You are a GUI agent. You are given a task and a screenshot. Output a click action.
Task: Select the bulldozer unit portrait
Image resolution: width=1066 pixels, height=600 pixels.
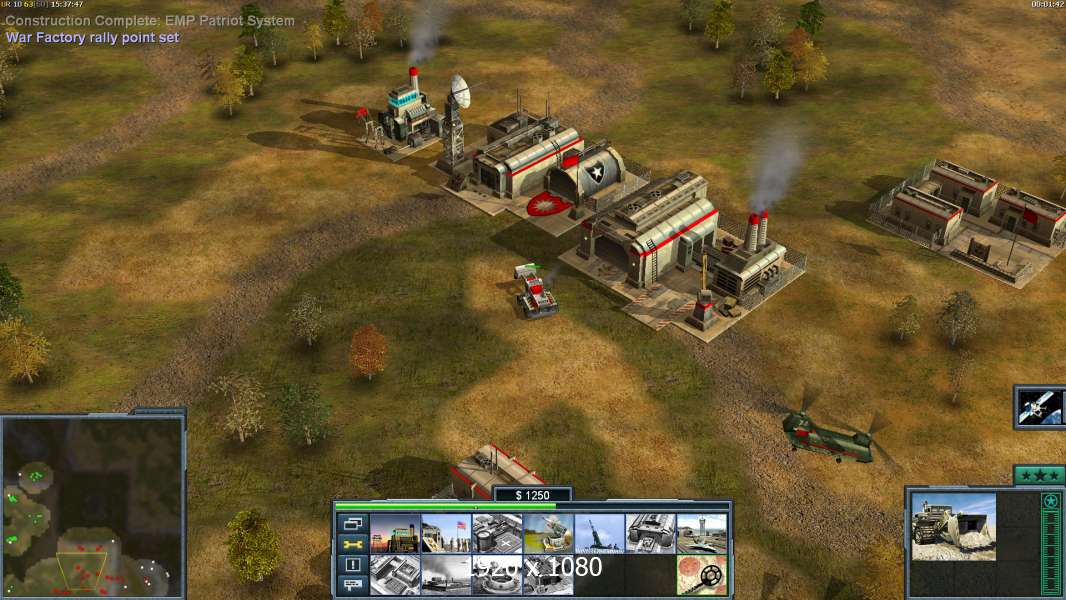pos(953,525)
